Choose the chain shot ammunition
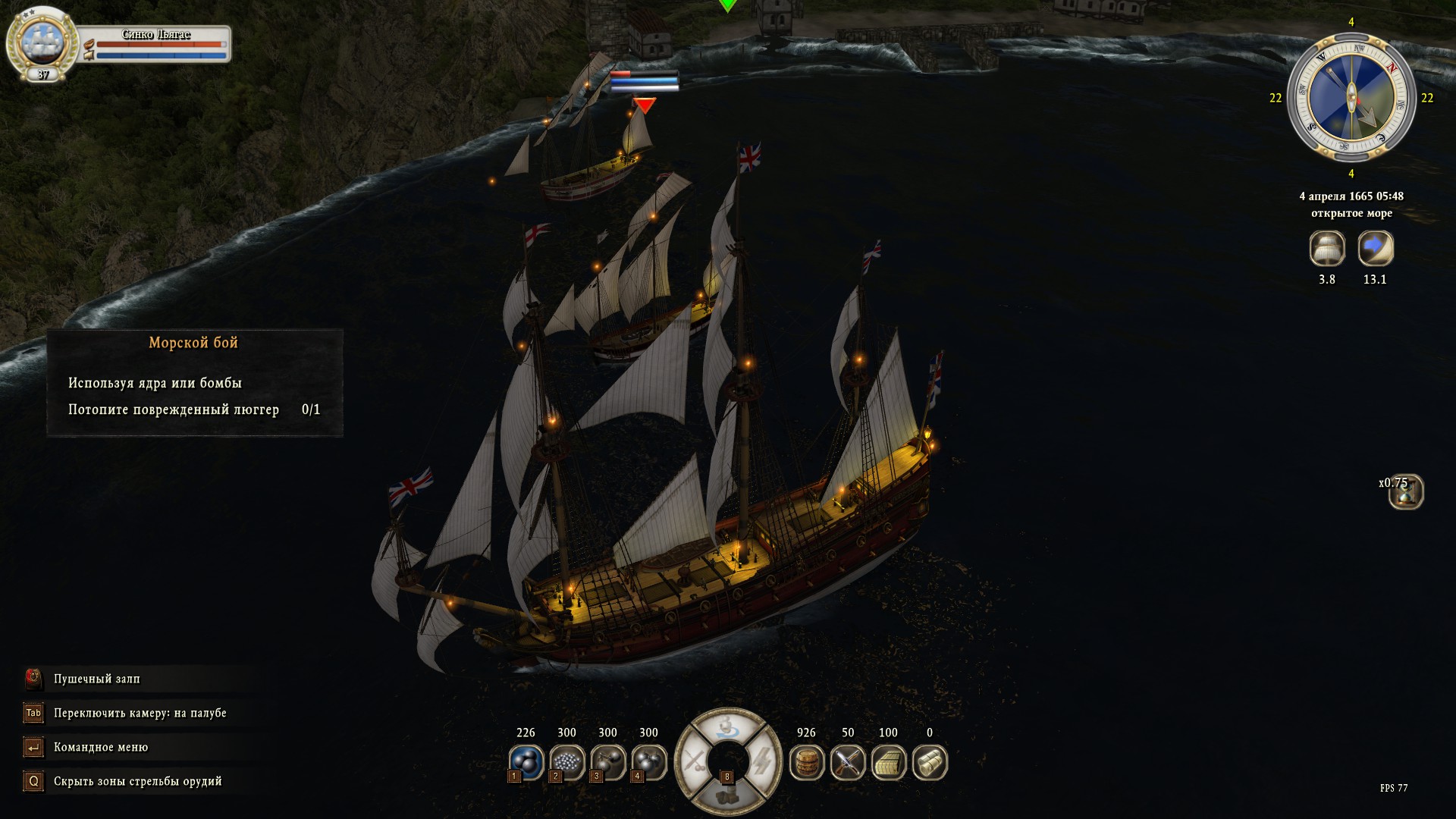Screen dimensions: 1456x819 (x=607, y=761)
